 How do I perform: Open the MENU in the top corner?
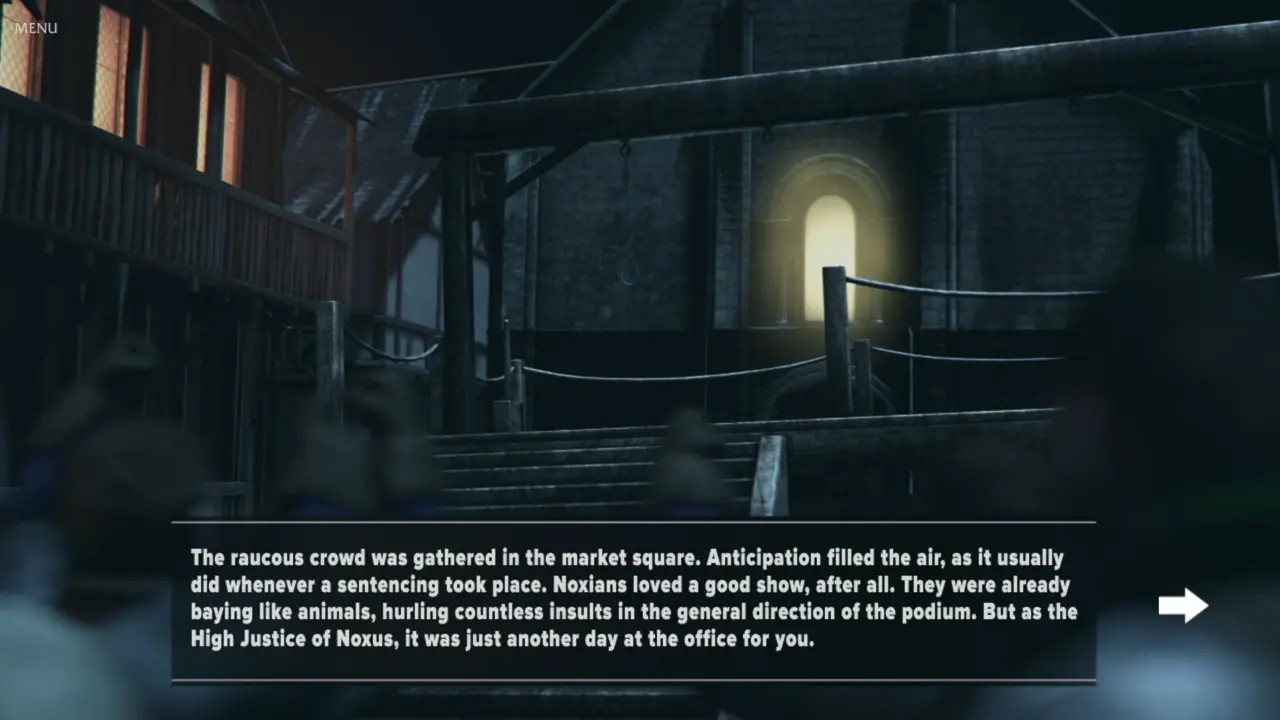pyautogui.click(x=36, y=28)
